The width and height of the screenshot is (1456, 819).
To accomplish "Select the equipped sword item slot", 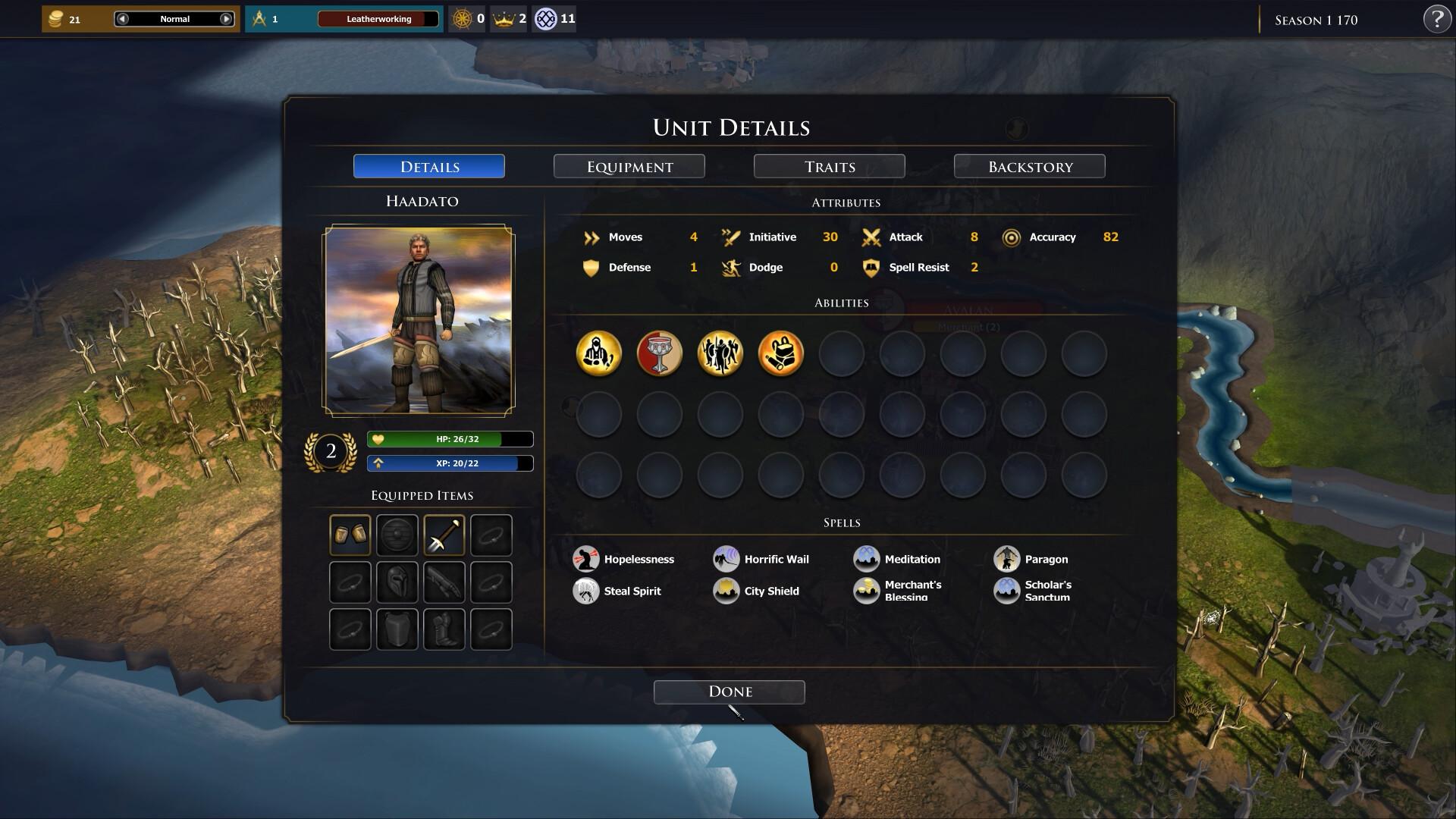I will pos(444,534).
